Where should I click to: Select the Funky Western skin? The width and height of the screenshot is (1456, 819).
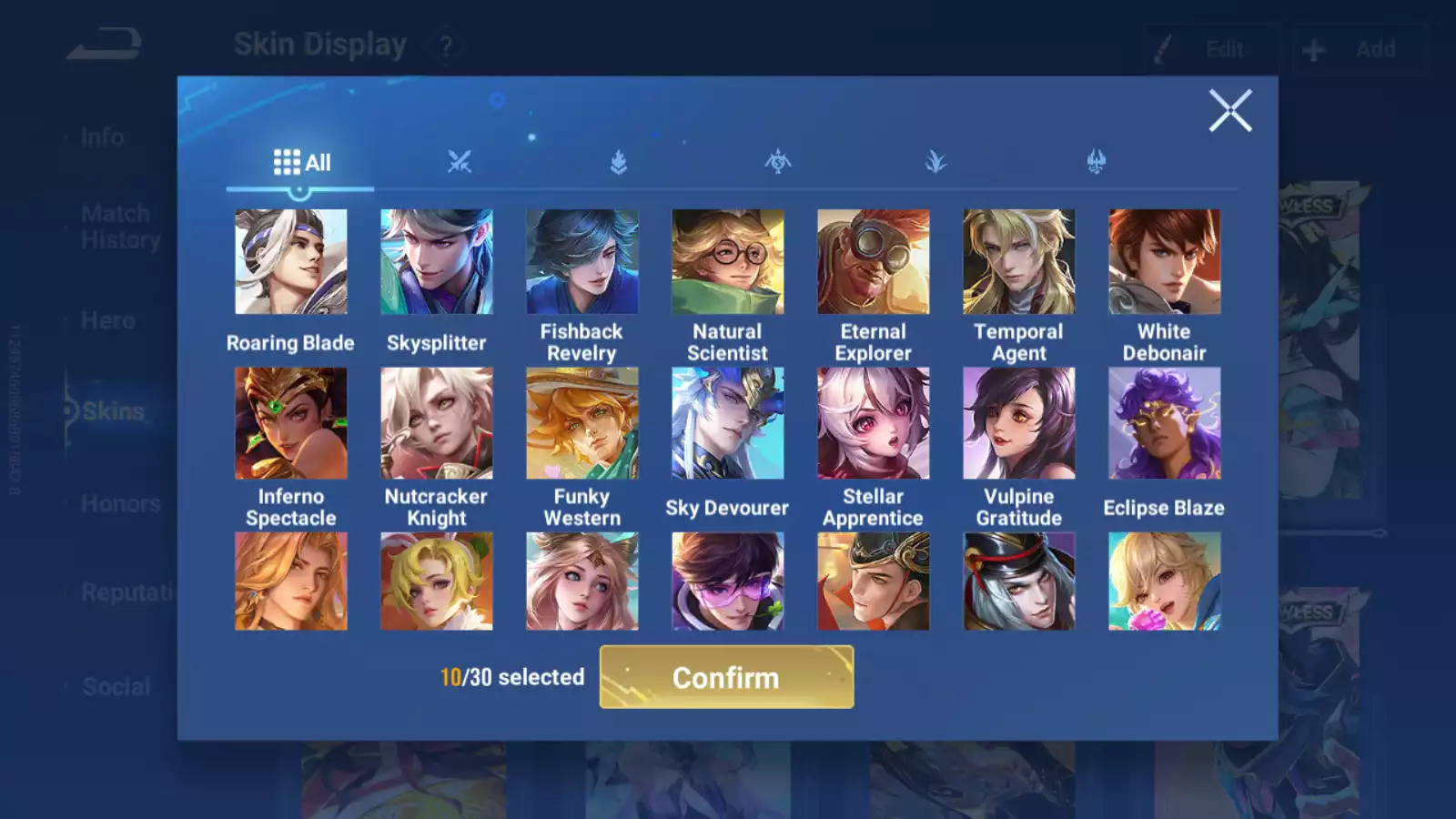tap(581, 423)
